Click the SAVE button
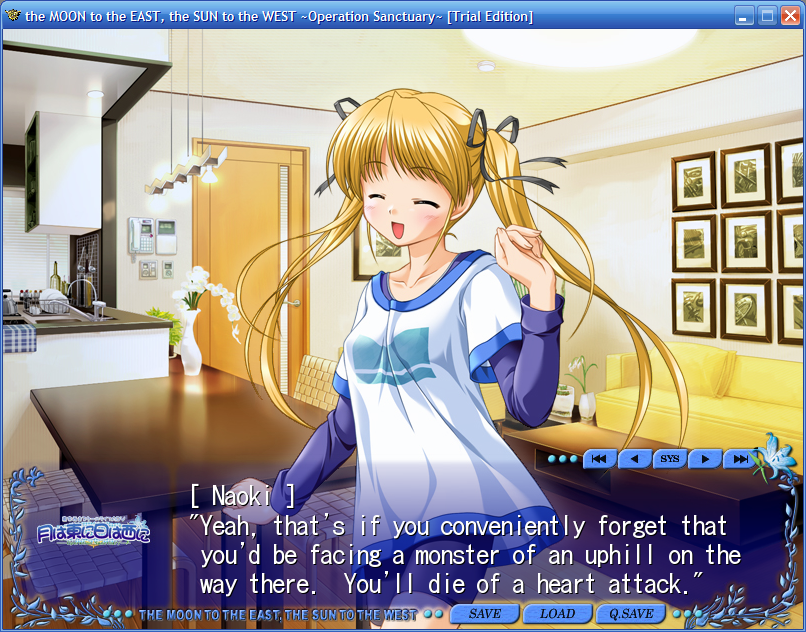 pos(485,613)
